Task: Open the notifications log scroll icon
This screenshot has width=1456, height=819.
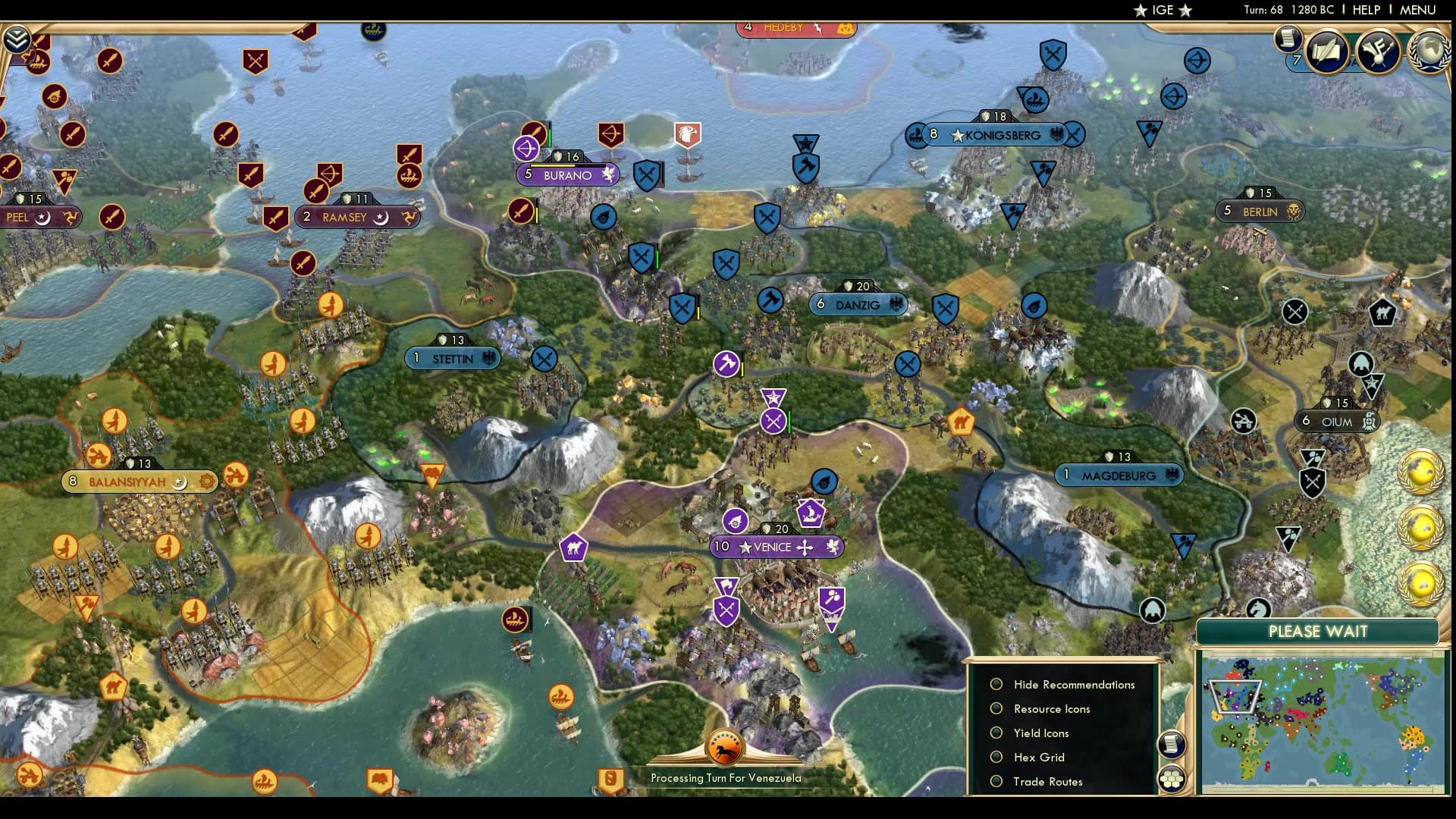Action: [x=1287, y=38]
